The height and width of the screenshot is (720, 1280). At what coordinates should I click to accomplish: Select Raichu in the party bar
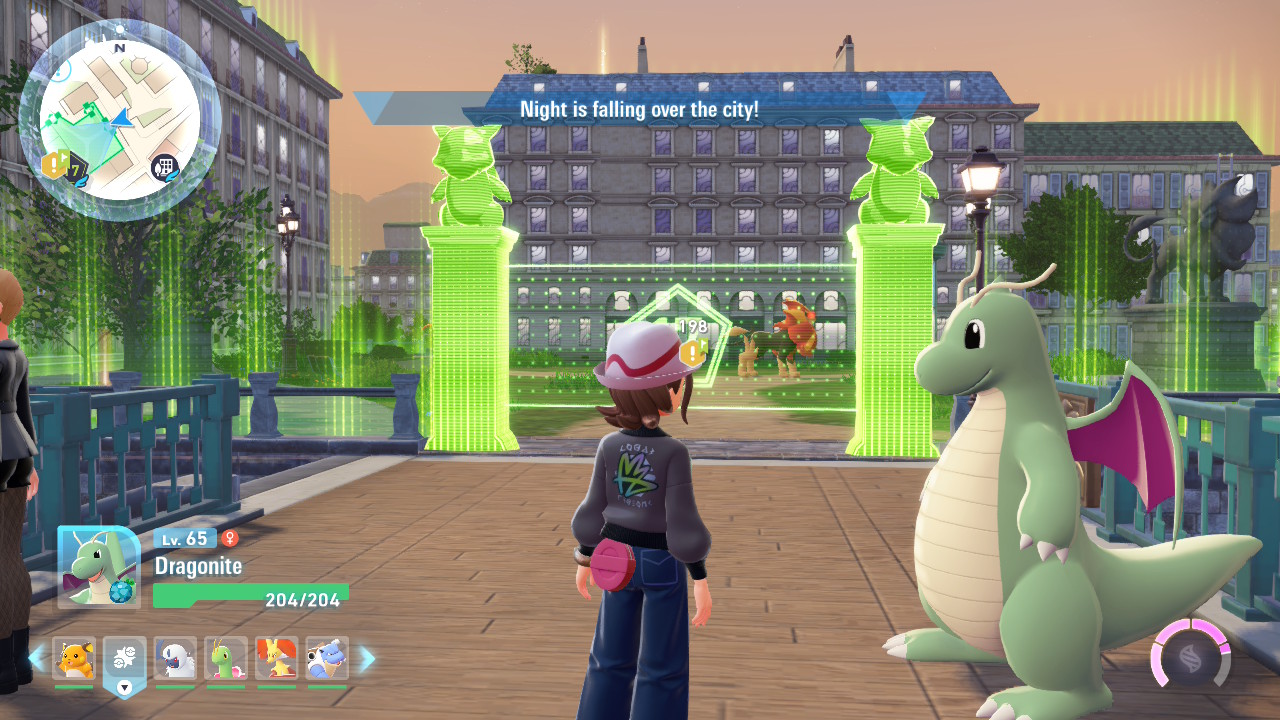coord(74,659)
